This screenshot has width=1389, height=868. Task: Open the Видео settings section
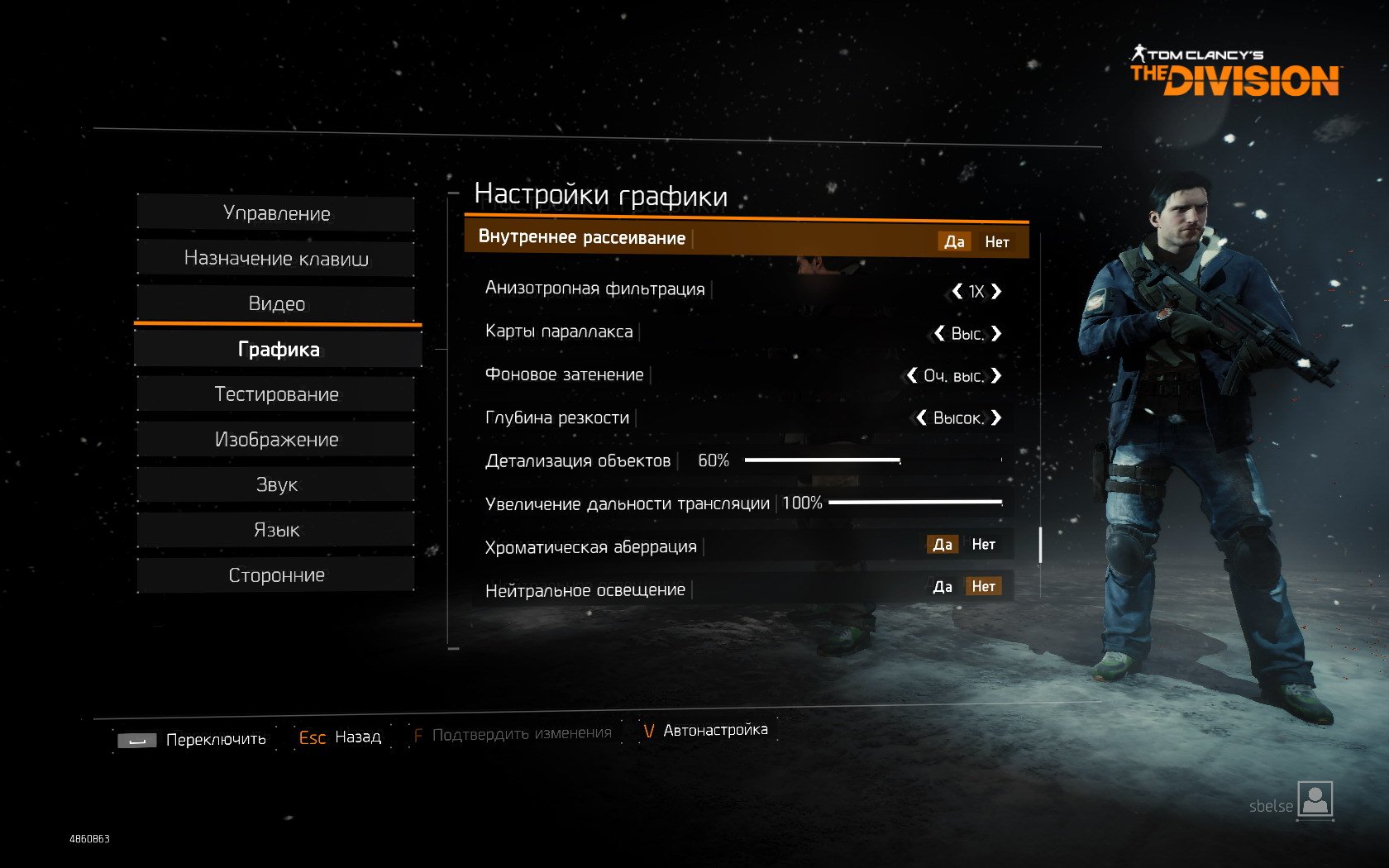[x=276, y=304]
